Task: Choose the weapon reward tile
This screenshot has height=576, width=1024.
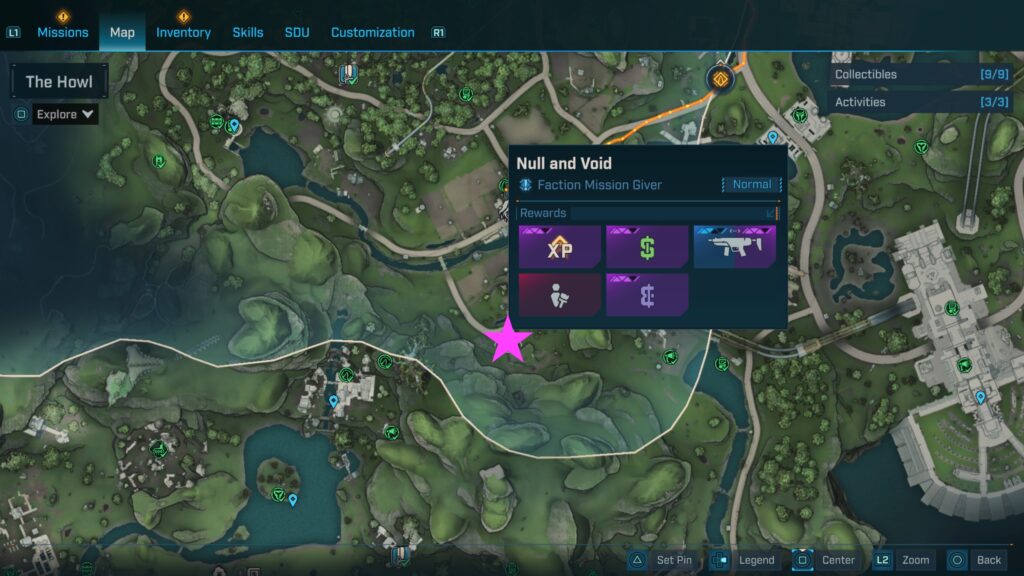Action: point(735,247)
